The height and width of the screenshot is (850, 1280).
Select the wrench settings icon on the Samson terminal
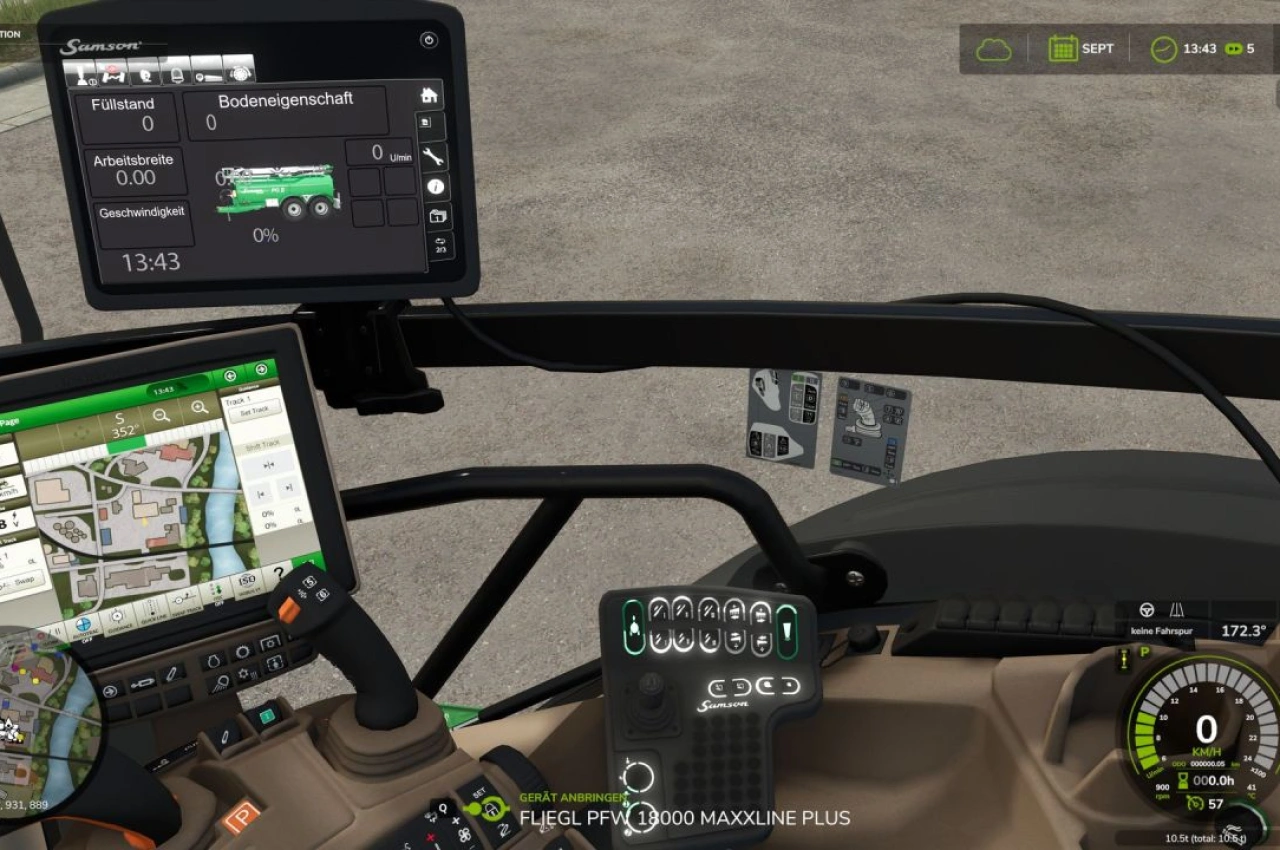click(x=434, y=157)
